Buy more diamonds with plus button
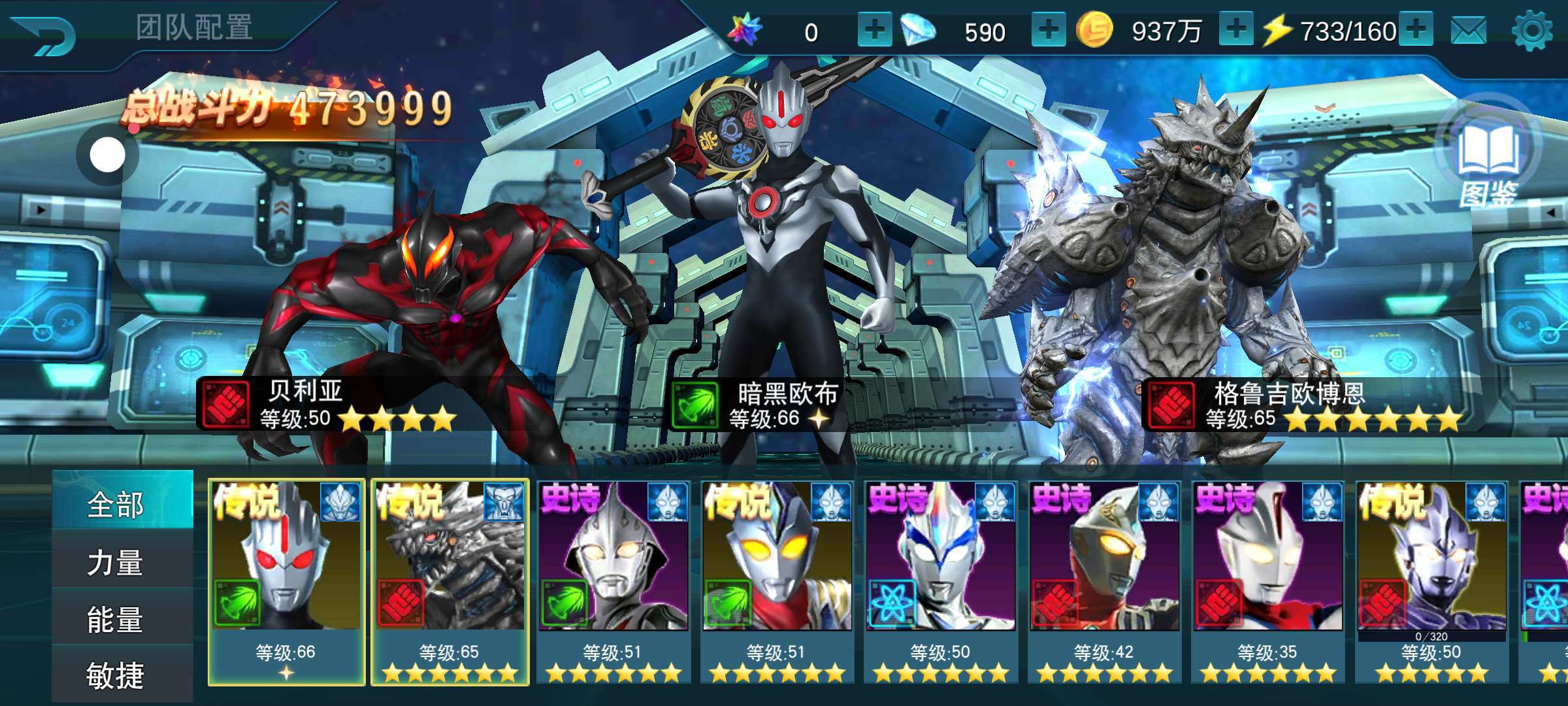Screen dimensions: 1568x706 (1048, 30)
